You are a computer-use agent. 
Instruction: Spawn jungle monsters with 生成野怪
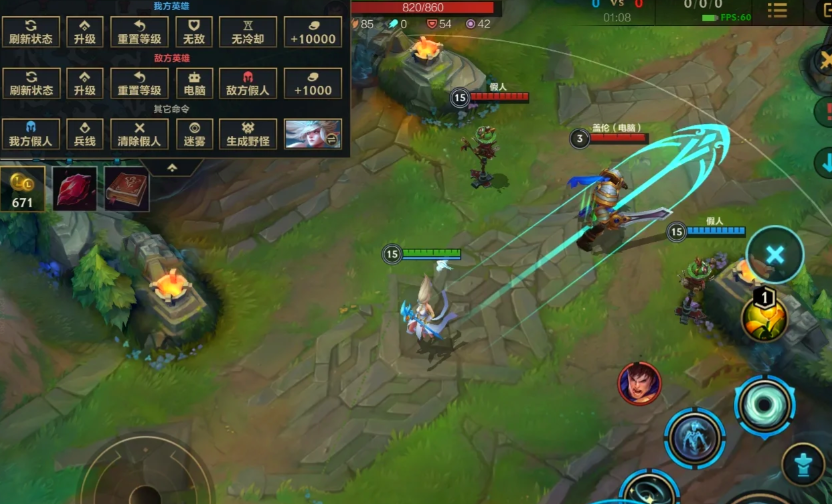tap(247, 134)
